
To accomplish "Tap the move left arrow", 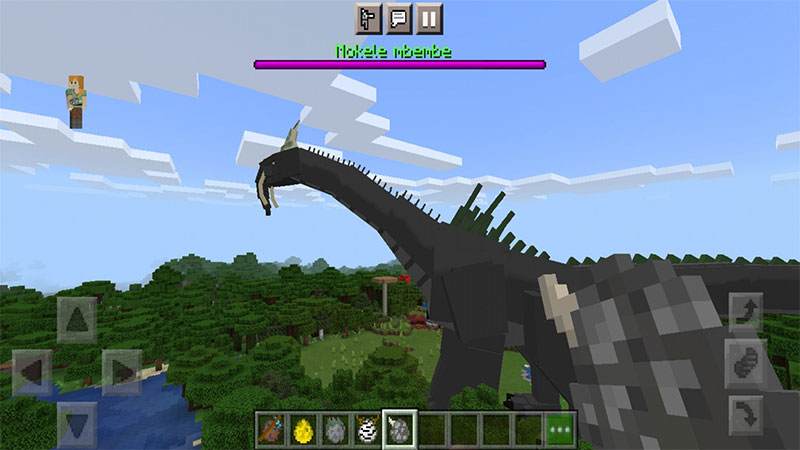I will click(31, 372).
